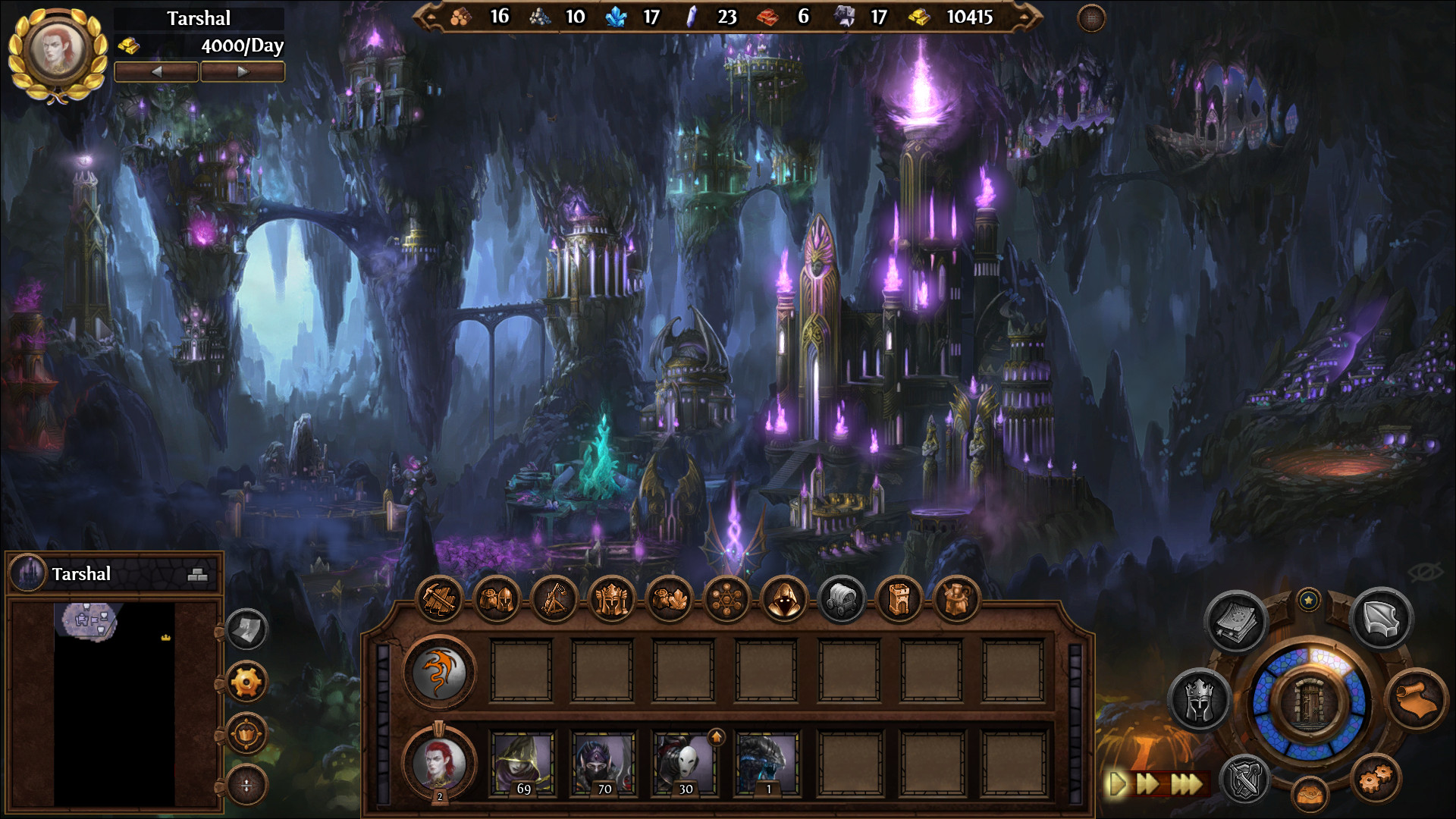This screenshot has height=819, width=1456.
Task: Open the construction hall hammer icon
Action: [x=439, y=598]
